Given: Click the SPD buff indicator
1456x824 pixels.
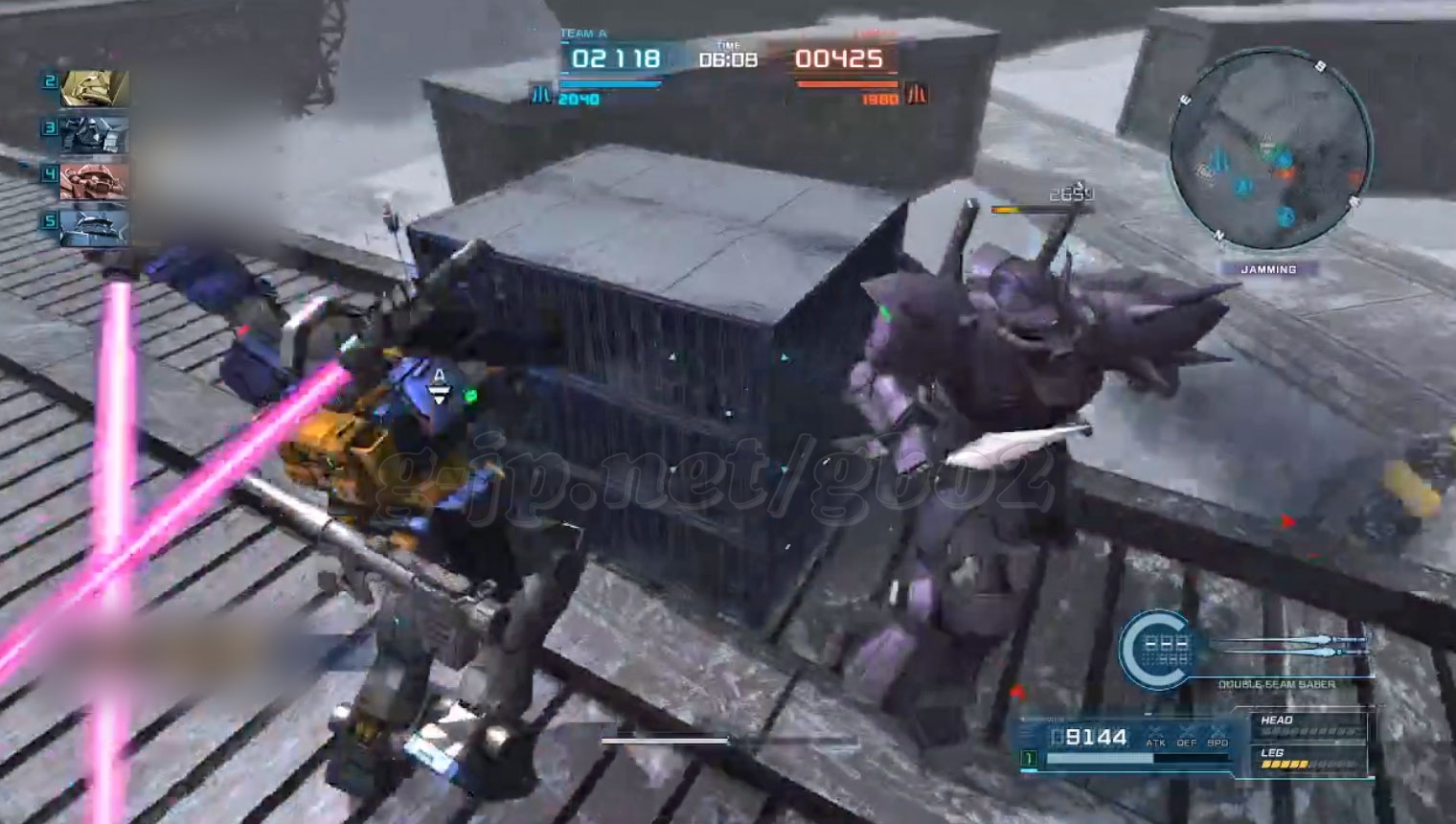Looking at the screenshot, I should click(1217, 736).
